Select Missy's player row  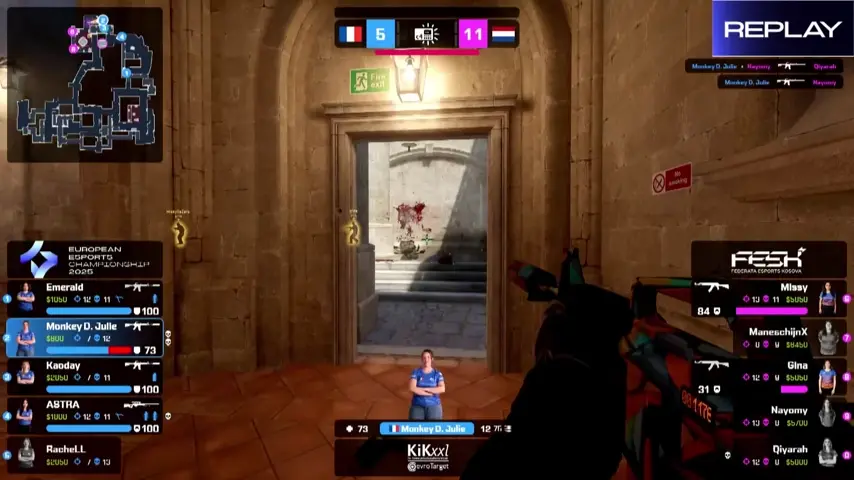pyautogui.click(x=768, y=298)
